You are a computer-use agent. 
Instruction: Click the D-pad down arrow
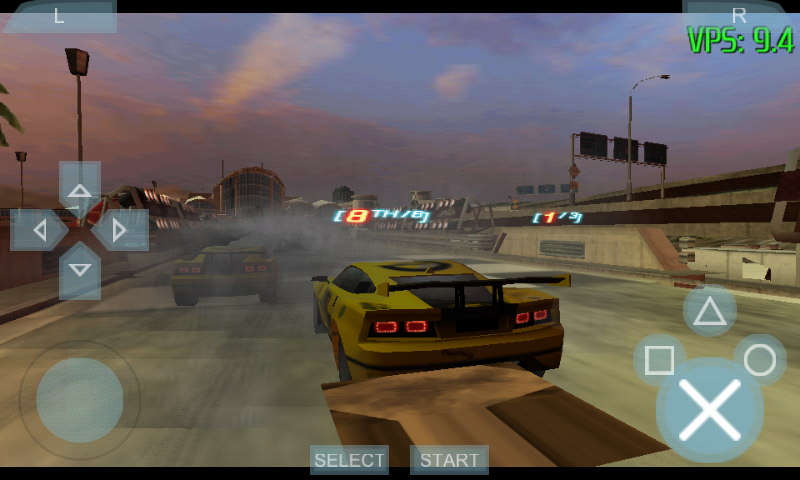click(80, 270)
